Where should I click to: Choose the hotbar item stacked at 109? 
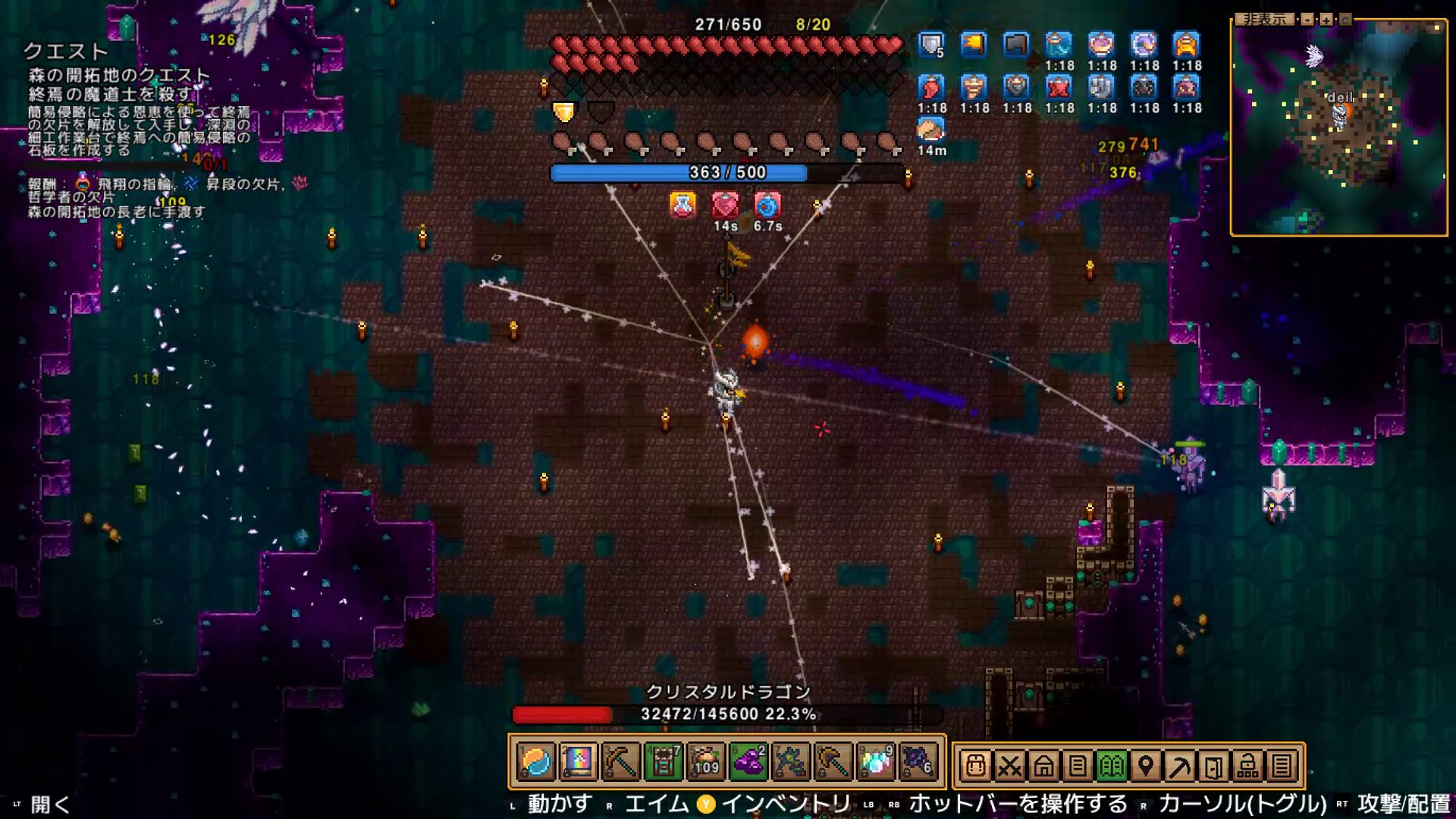pos(705,762)
